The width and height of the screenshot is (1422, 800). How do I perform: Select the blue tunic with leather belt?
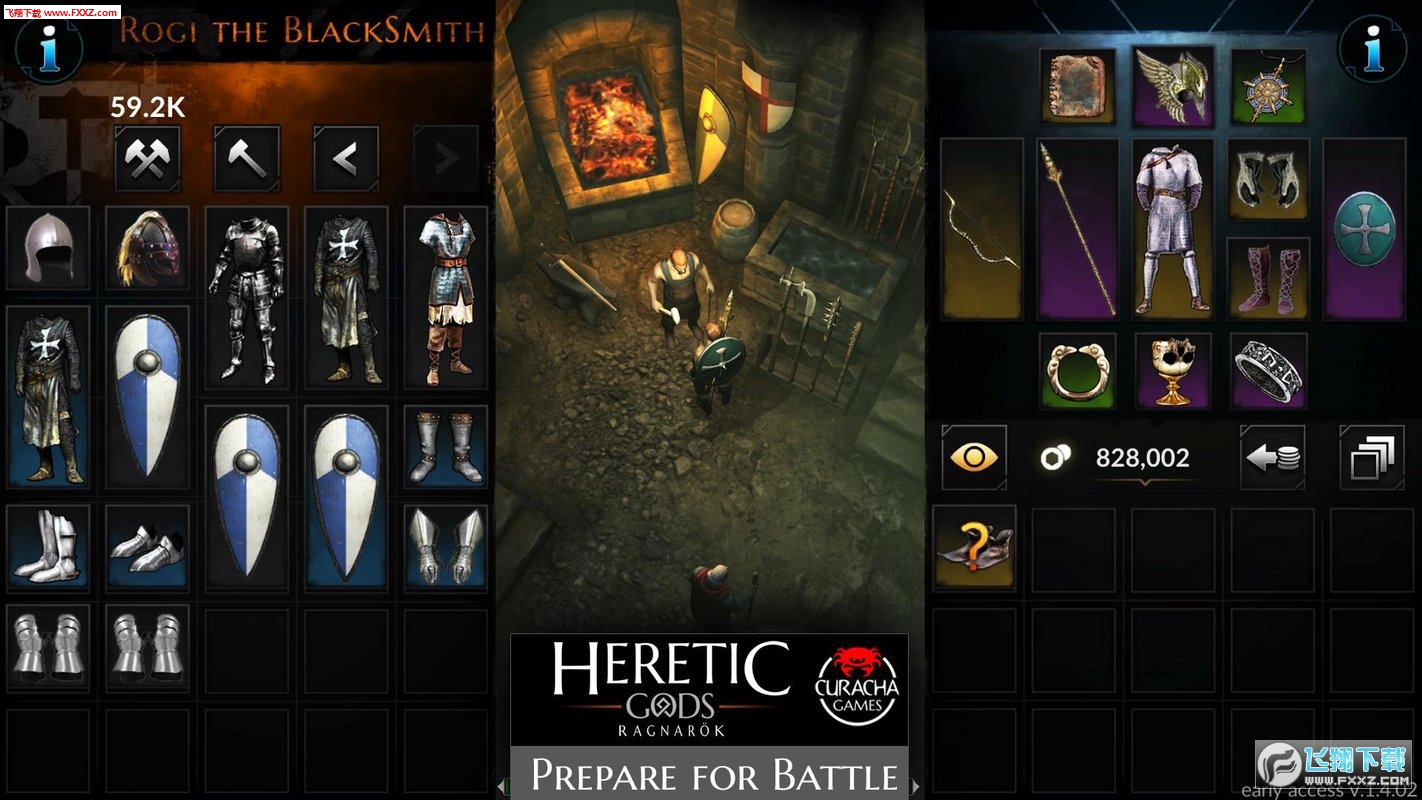[x=445, y=298]
